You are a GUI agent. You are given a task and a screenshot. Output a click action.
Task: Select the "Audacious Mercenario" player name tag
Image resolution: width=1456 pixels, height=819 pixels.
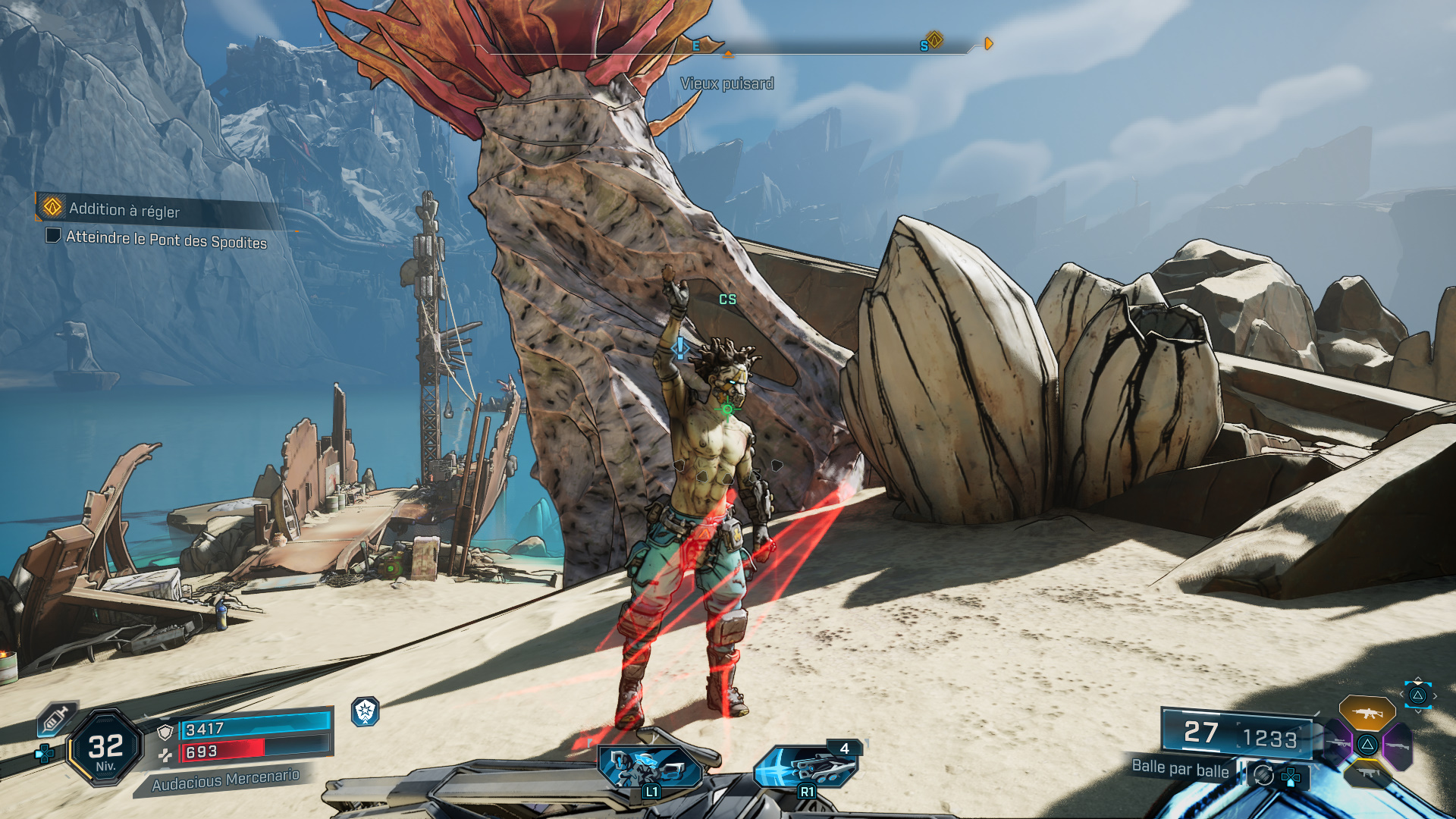[x=225, y=780]
